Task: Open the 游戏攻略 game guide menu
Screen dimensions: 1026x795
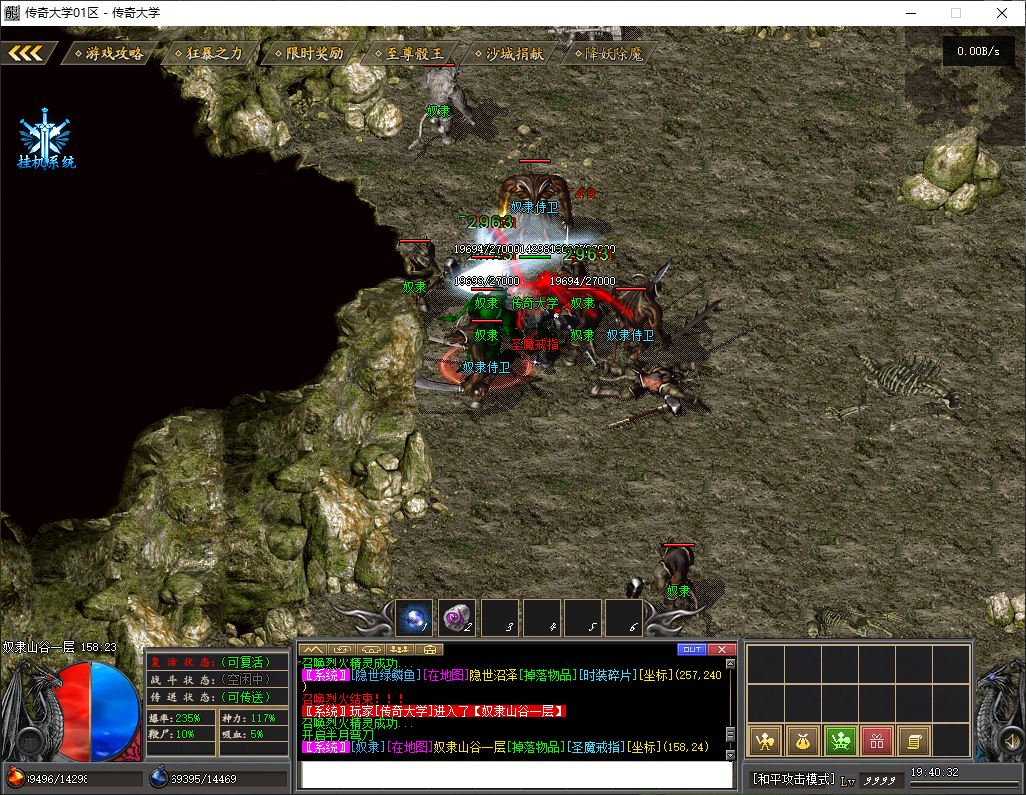Action: coord(109,53)
